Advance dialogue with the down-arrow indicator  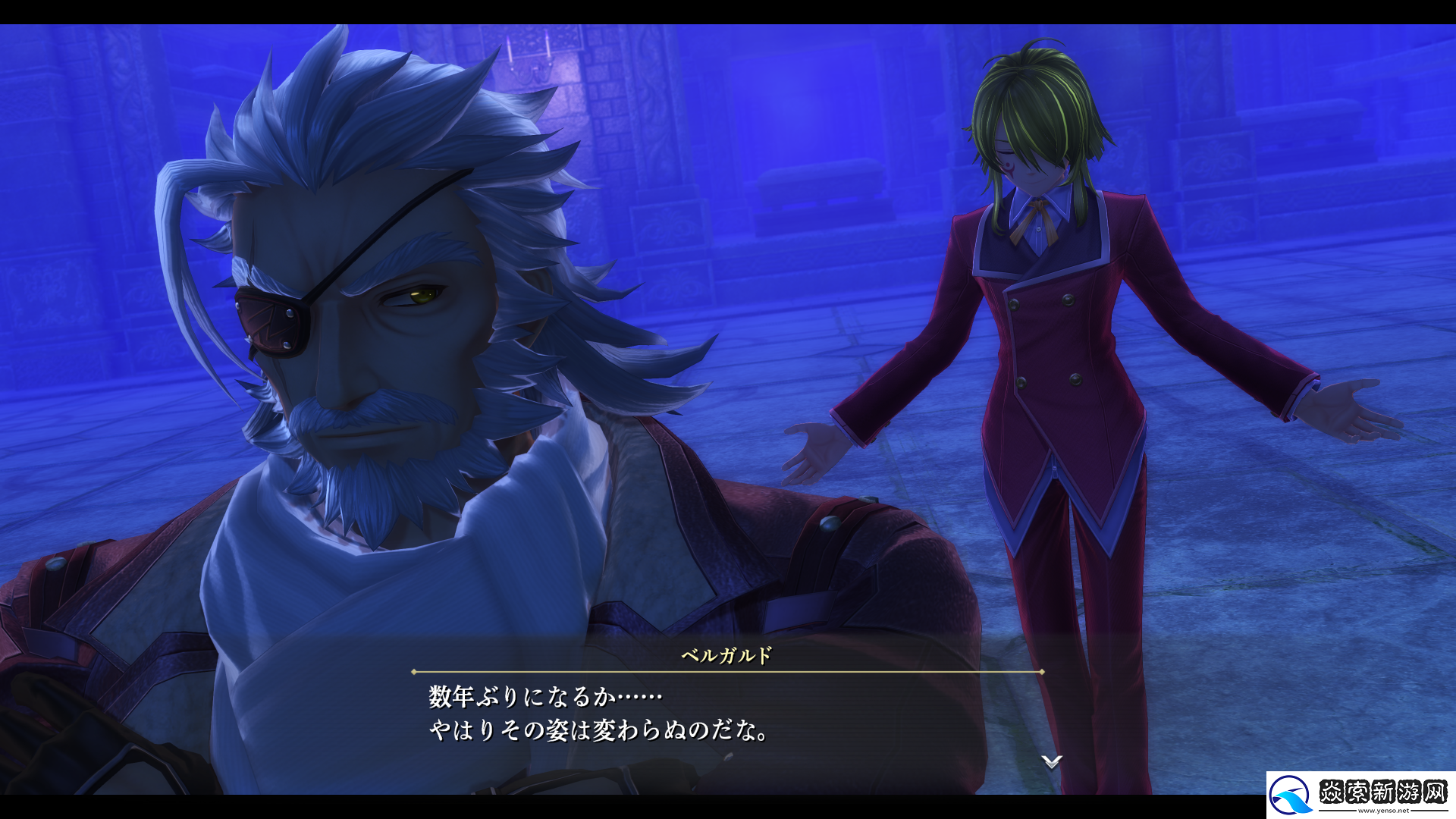coord(1051,761)
